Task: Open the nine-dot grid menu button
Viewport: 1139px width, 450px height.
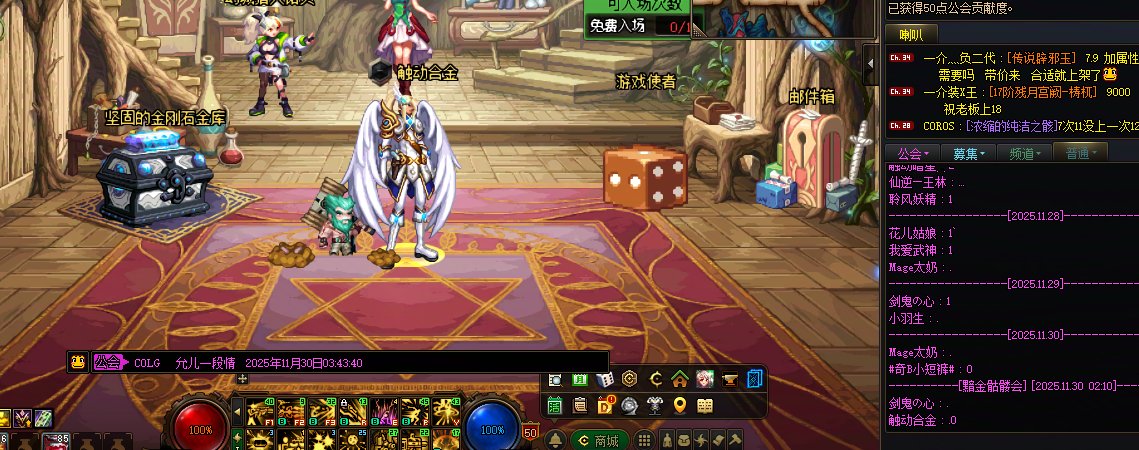Action: [644, 440]
